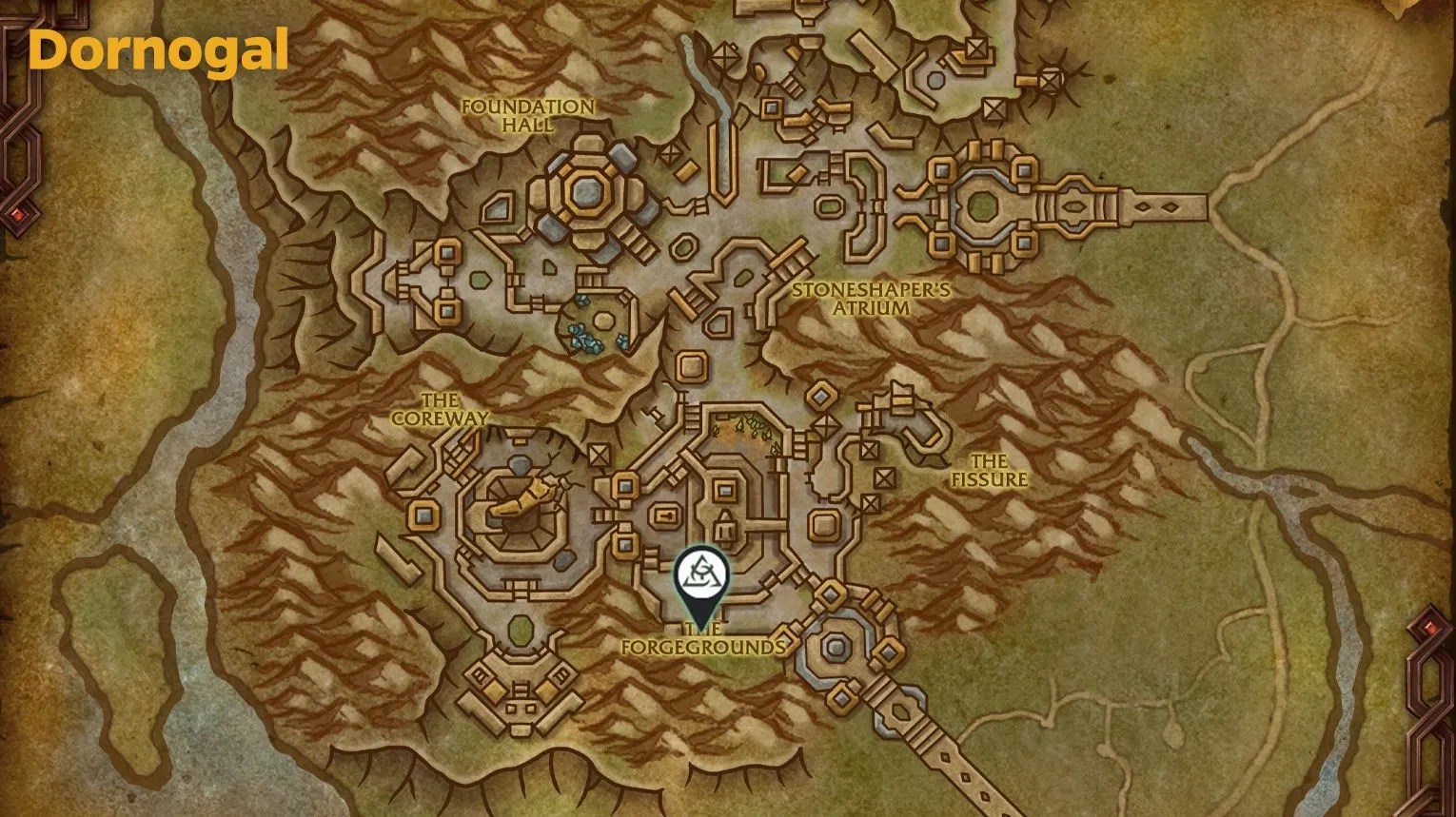1456x817 pixels.
Task: Open The Coreway location label
Action: coord(440,410)
